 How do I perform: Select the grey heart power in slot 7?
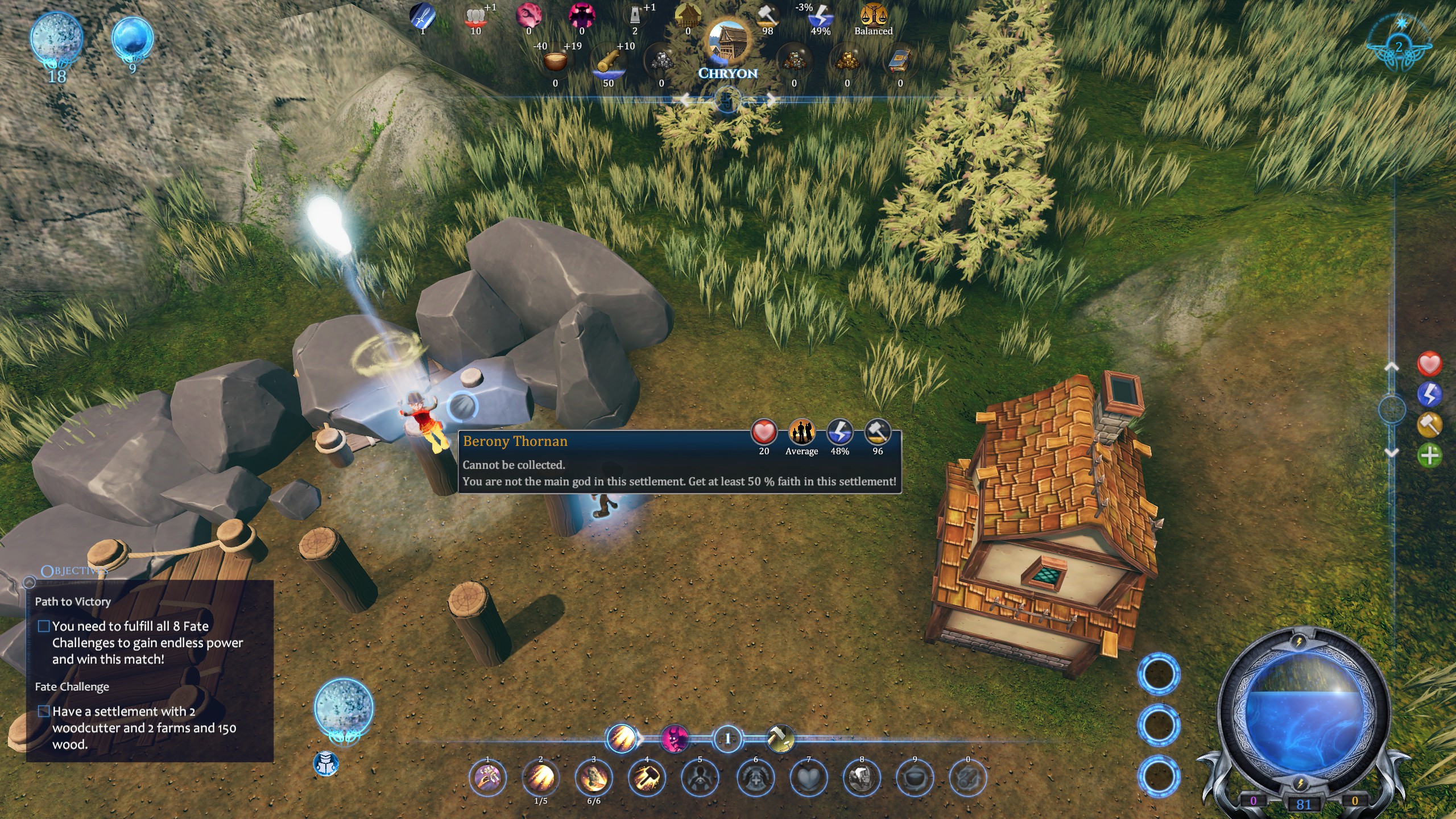pyautogui.click(x=808, y=778)
